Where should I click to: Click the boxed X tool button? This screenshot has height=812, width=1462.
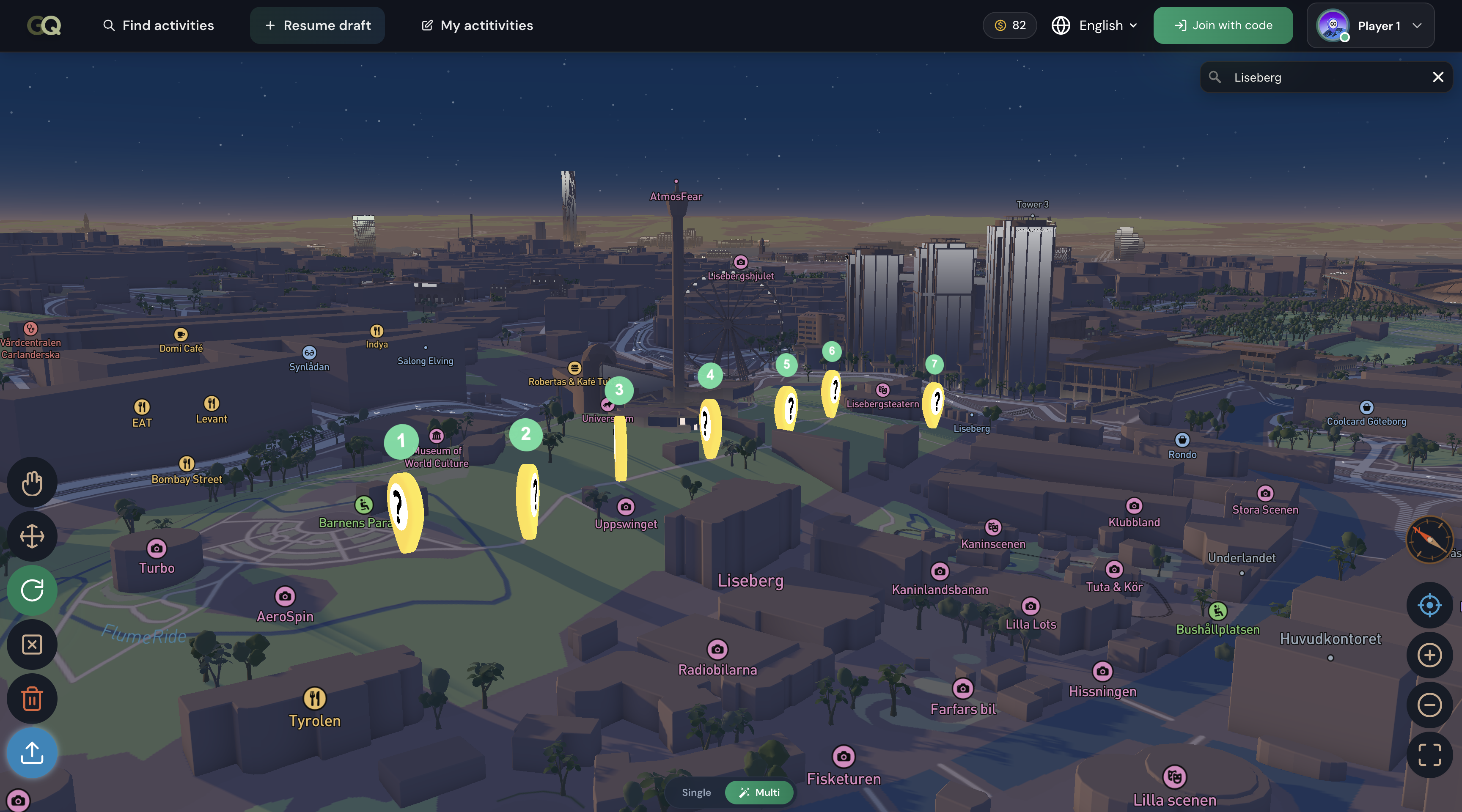pos(32,645)
